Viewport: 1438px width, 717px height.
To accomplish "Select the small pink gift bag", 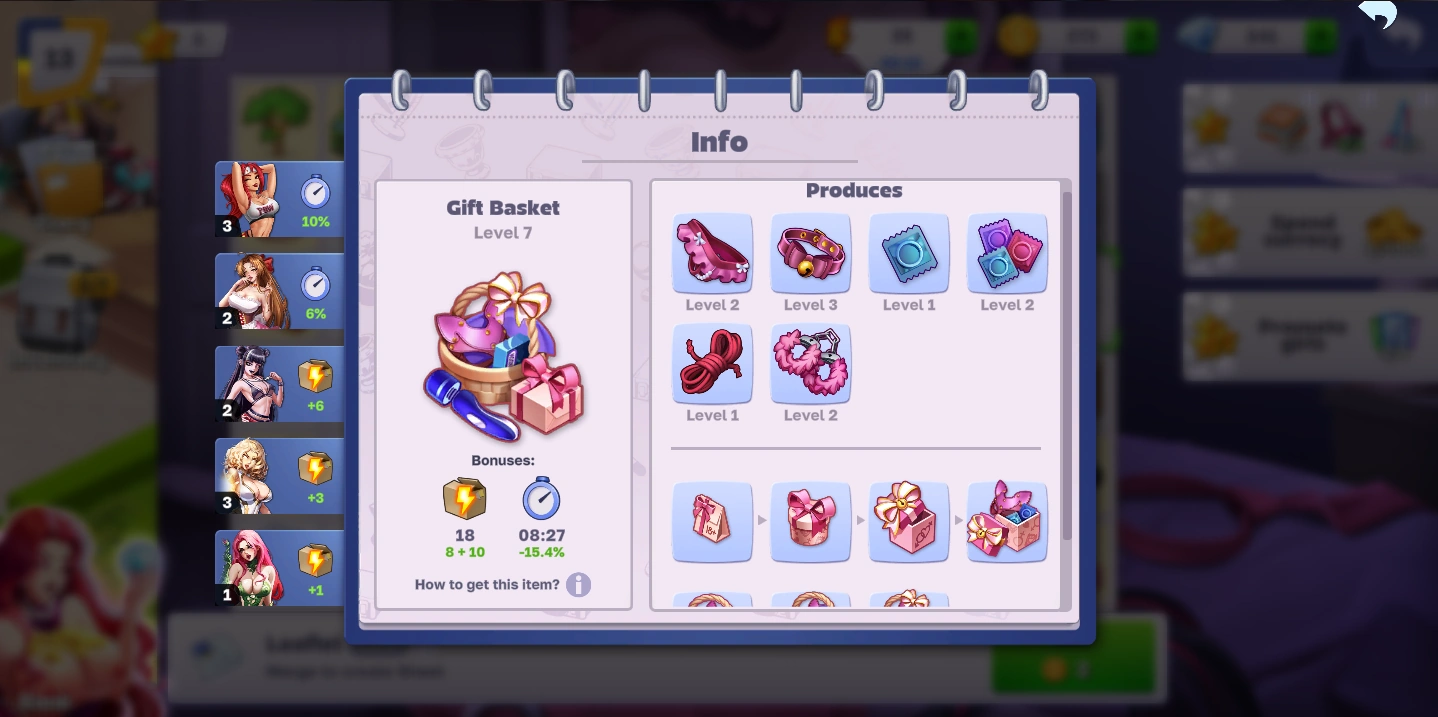I will 712,521.
